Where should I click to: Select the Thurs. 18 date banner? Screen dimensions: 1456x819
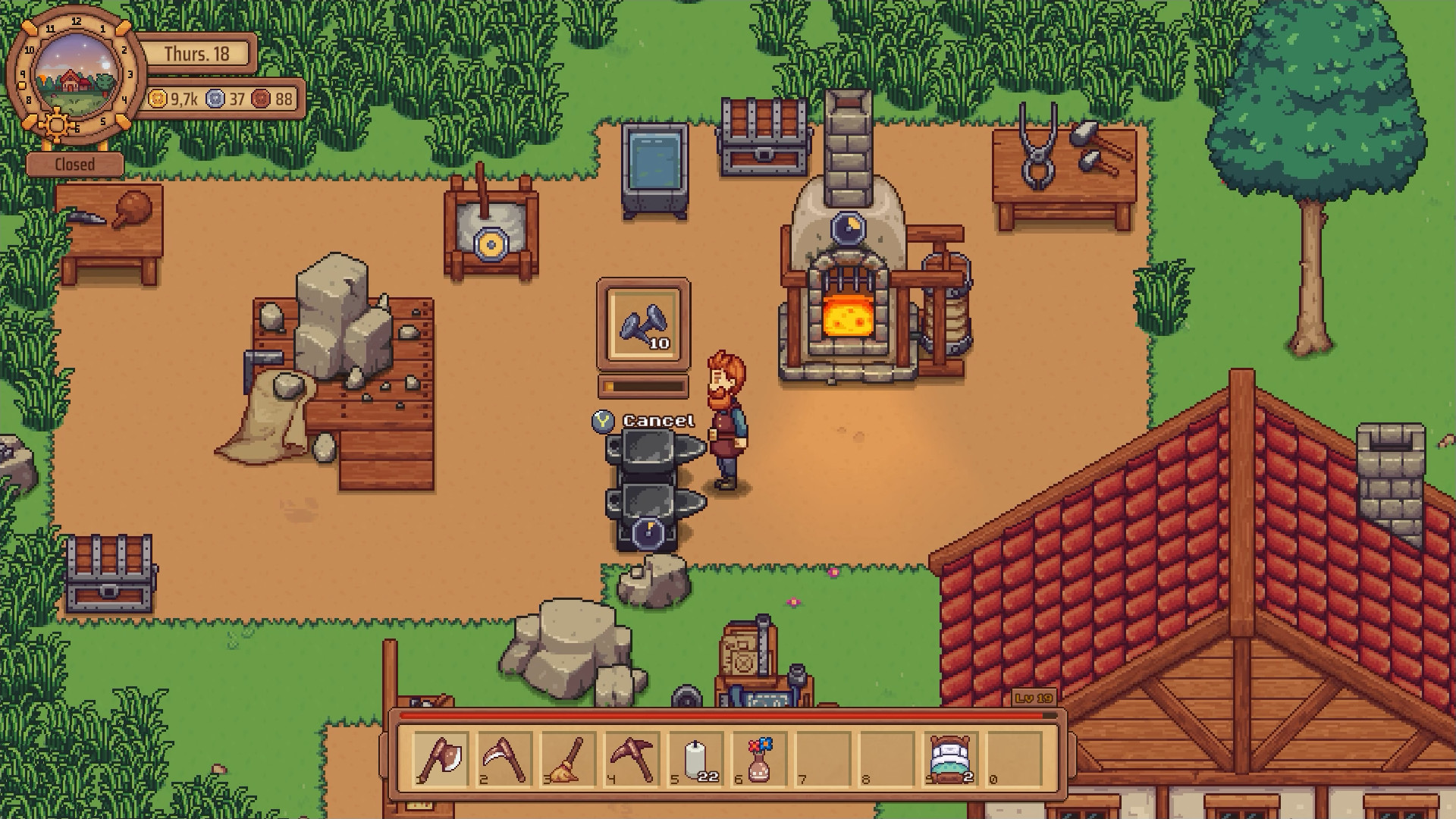[x=199, y=52]
